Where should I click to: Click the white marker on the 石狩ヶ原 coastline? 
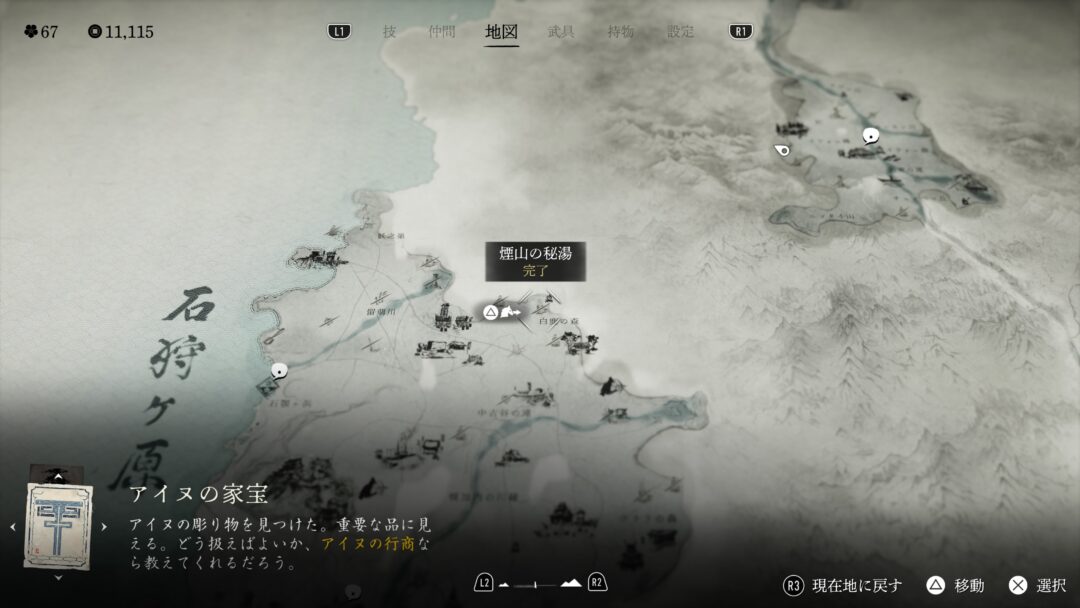279,370
